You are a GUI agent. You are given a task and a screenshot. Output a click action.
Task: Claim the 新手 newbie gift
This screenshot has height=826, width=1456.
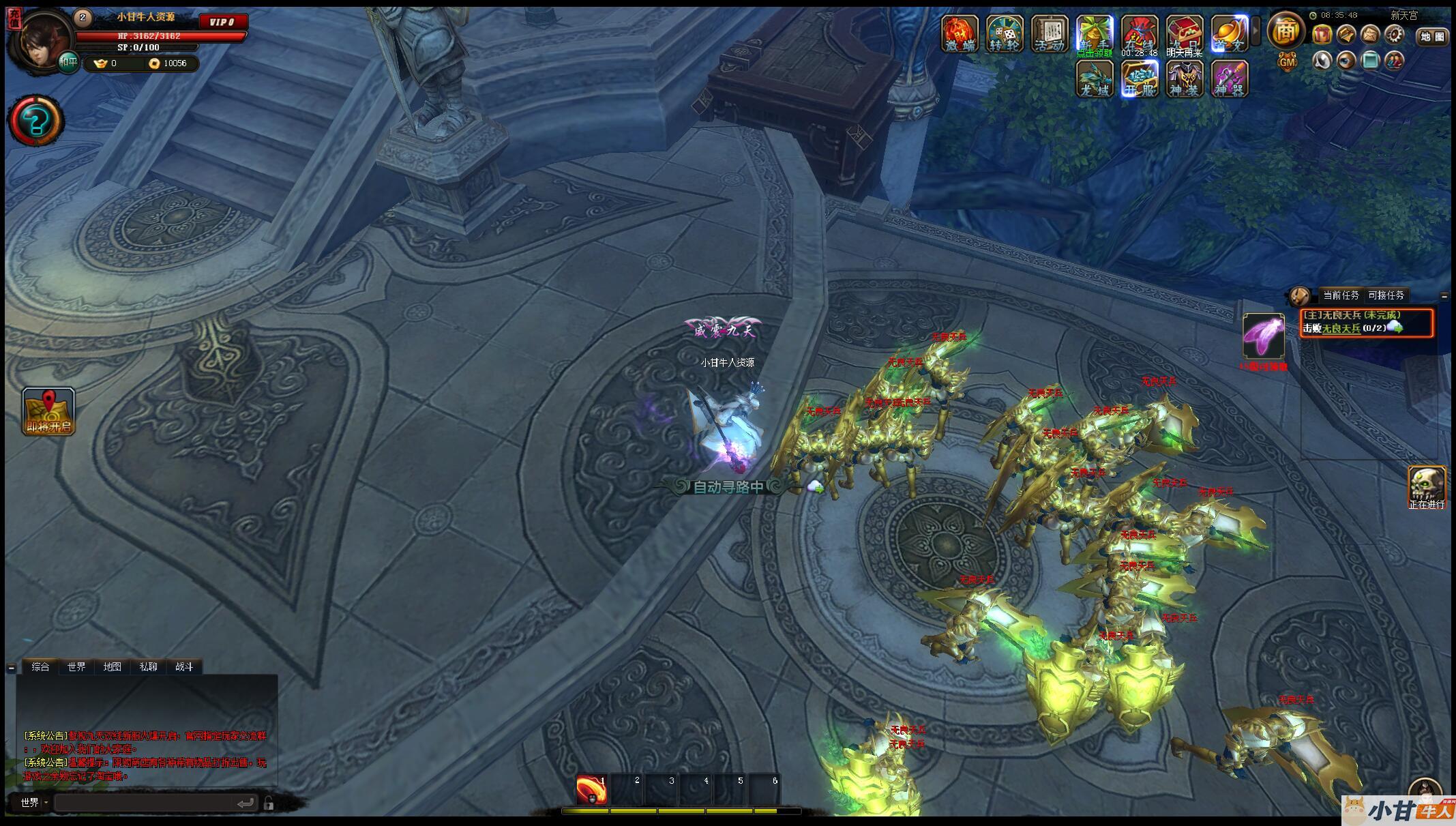pyautogui.click(x=1094, y=33)
